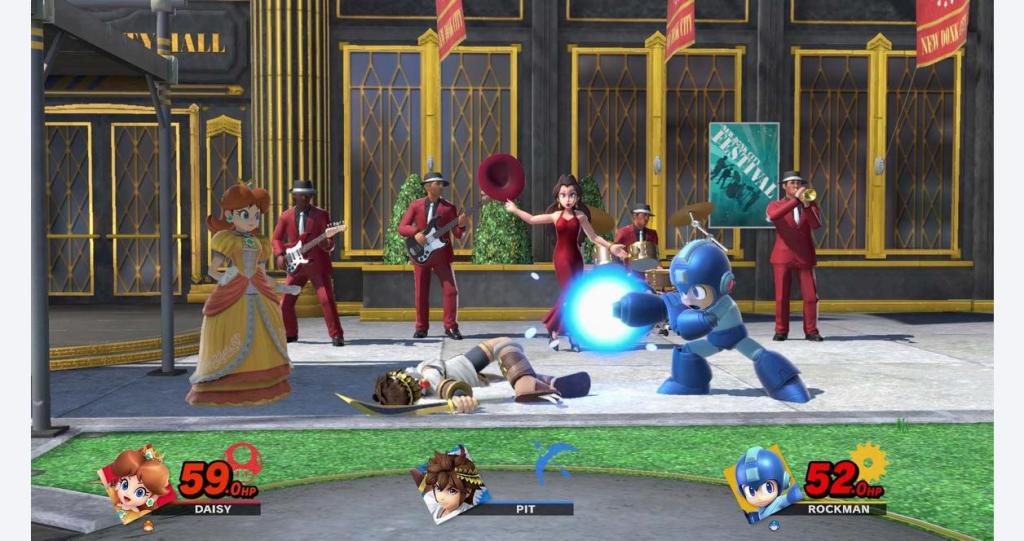Click Daisy's fighter portrait
Image resolution: width=1024 pixels, height=541 pixels.
pyautogui.click(x=139, y=485)
